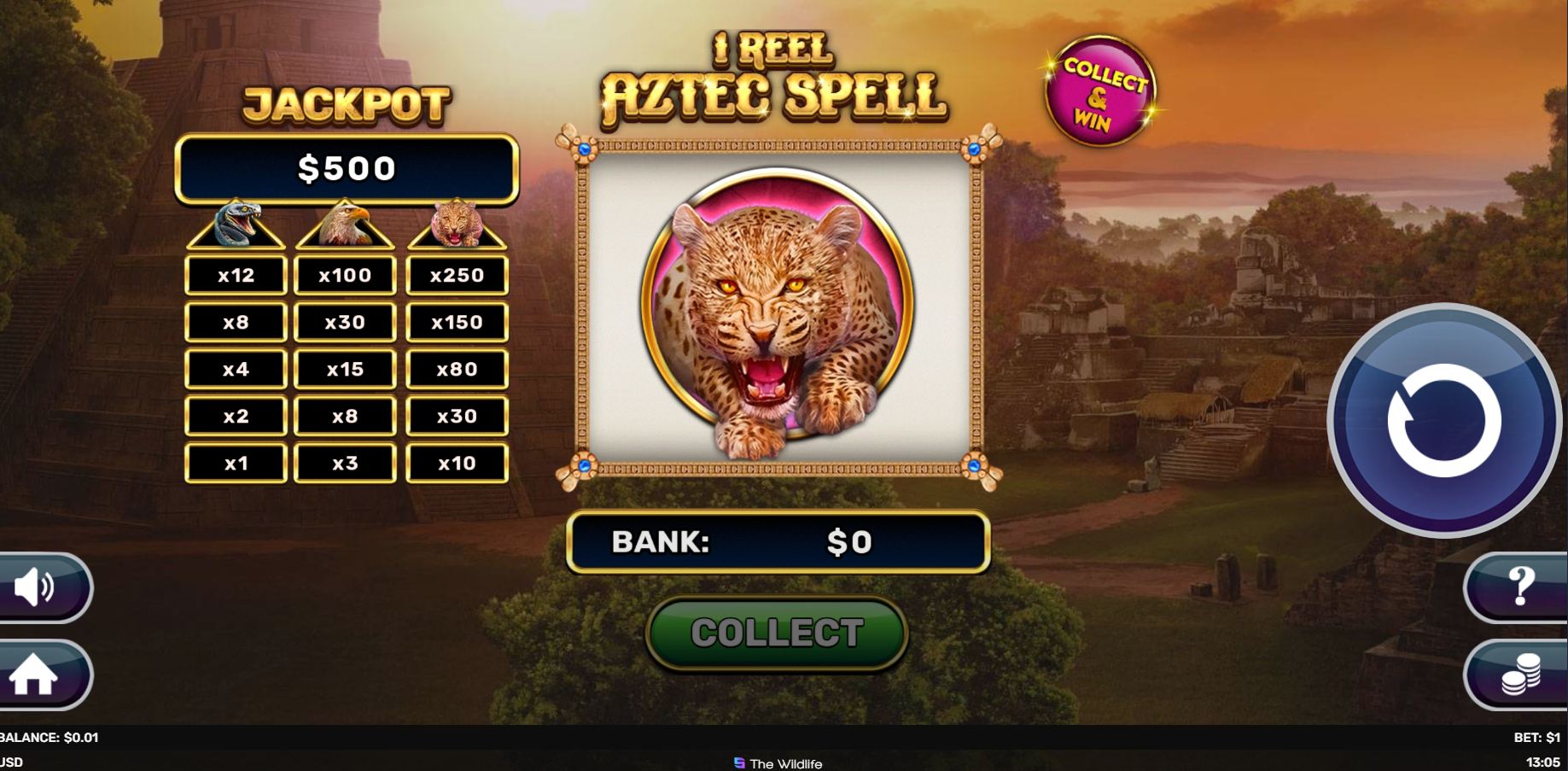Click the x100 multiplier cell
The width and height of the screenshot is (1568, 771).
[x=345, y=275]
